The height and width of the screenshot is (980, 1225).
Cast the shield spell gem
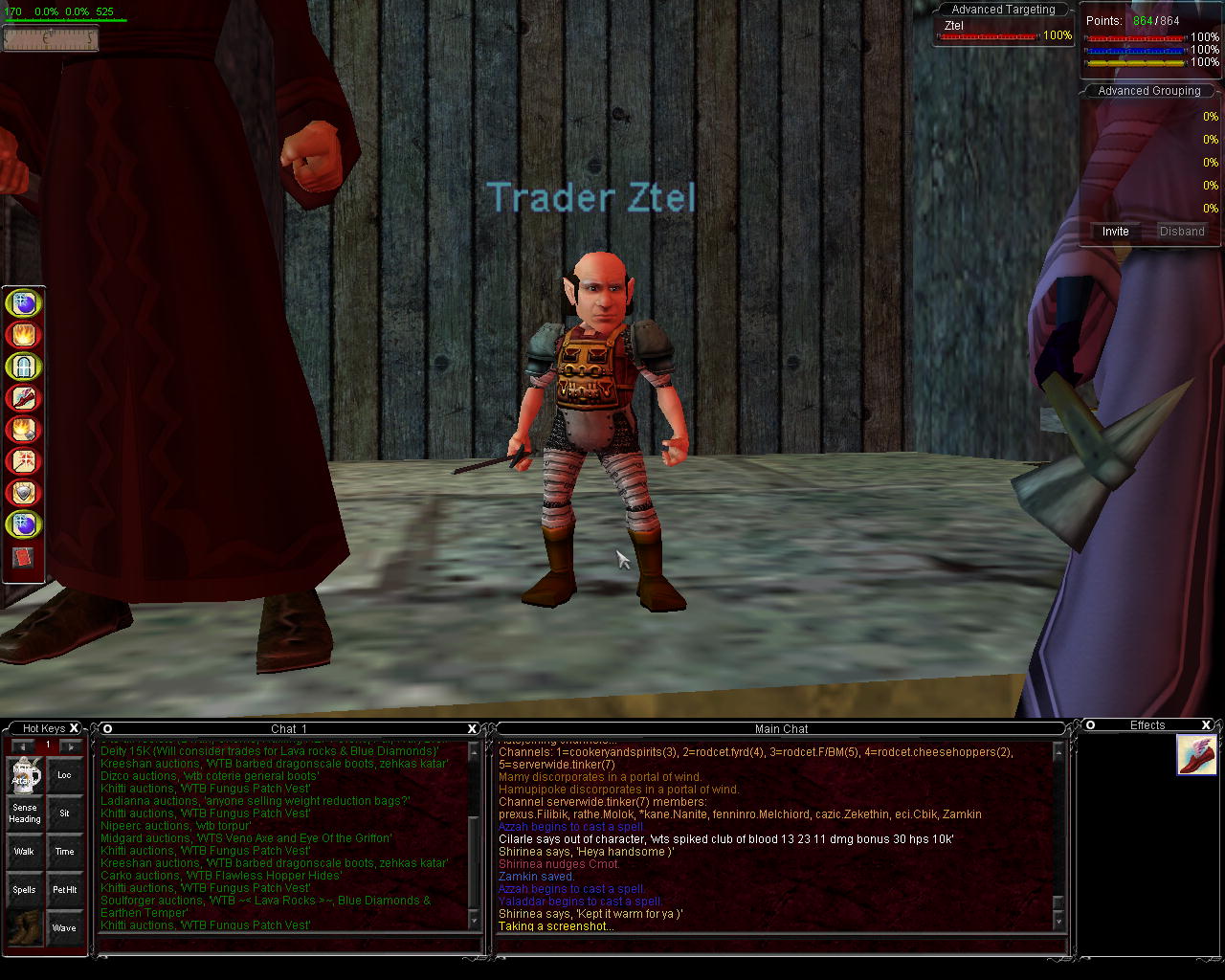coord(23,493)
